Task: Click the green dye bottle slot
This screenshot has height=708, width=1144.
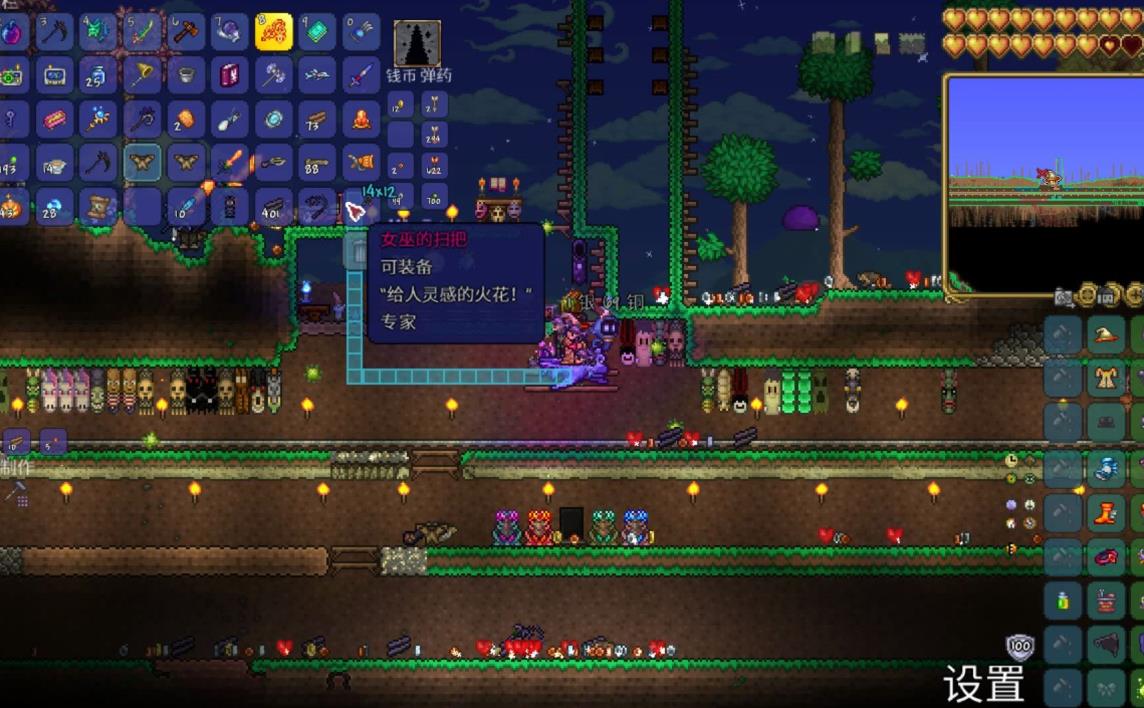Action: (1062, 601)
